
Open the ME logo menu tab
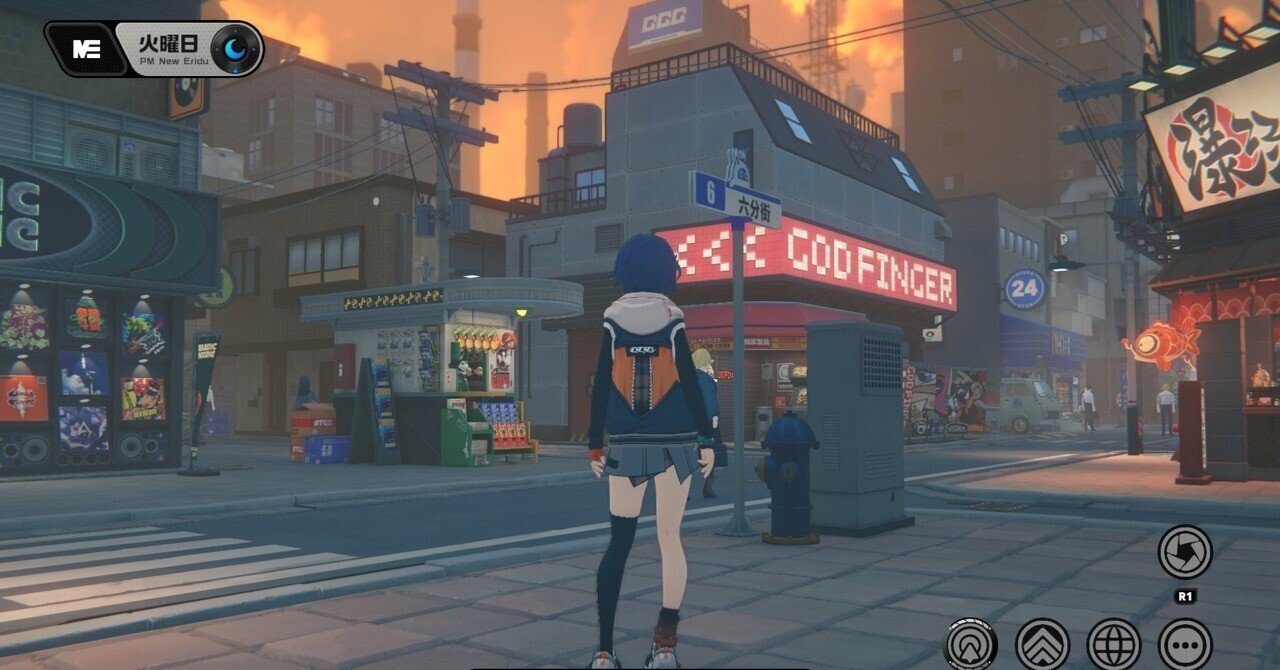[x=87, y=49]
